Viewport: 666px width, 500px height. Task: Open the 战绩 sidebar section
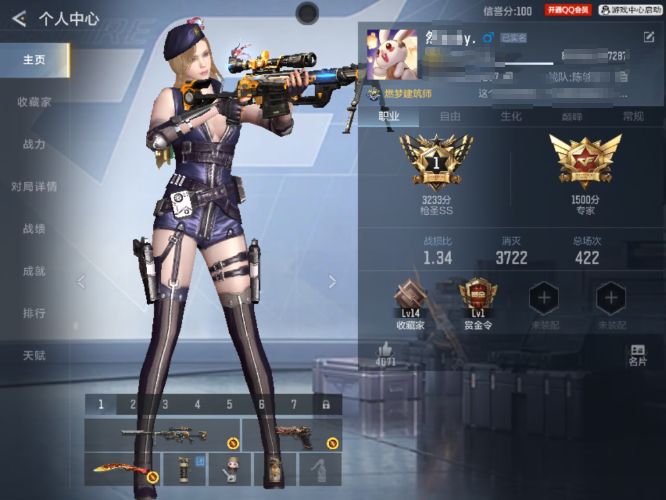click(34, 228)
